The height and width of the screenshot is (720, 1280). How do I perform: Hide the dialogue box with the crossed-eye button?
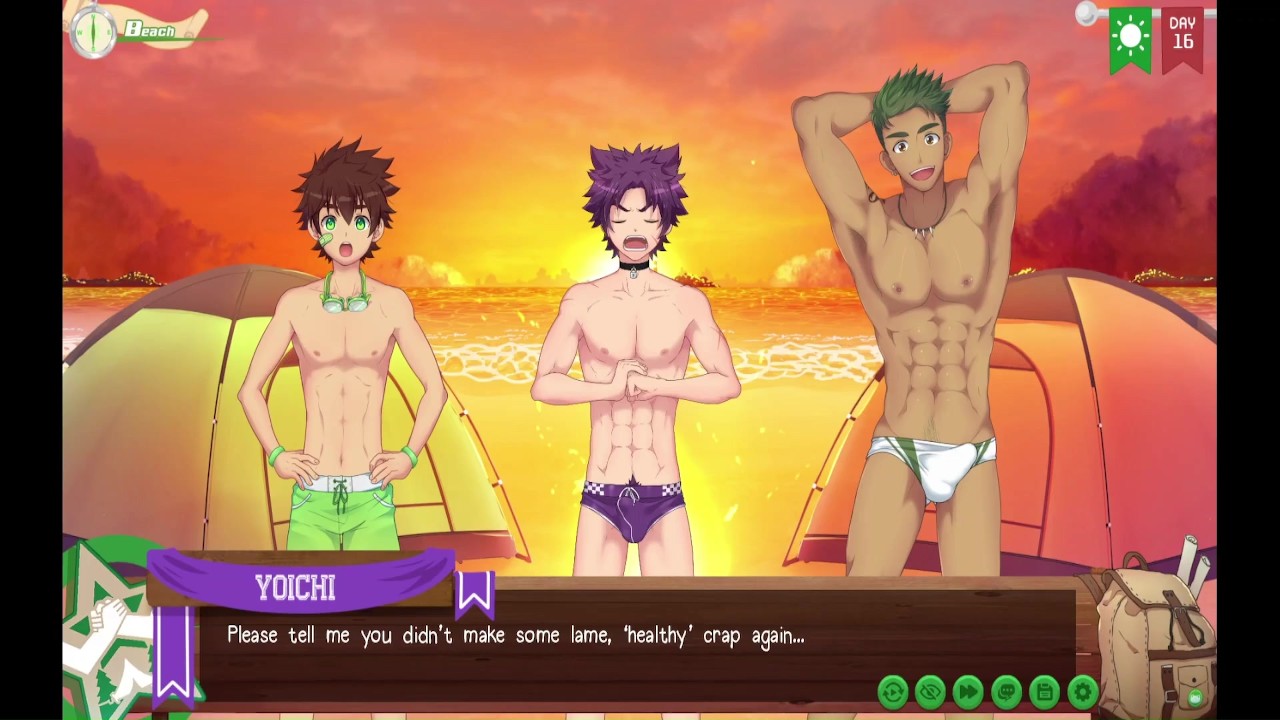[x=931, y=691]
